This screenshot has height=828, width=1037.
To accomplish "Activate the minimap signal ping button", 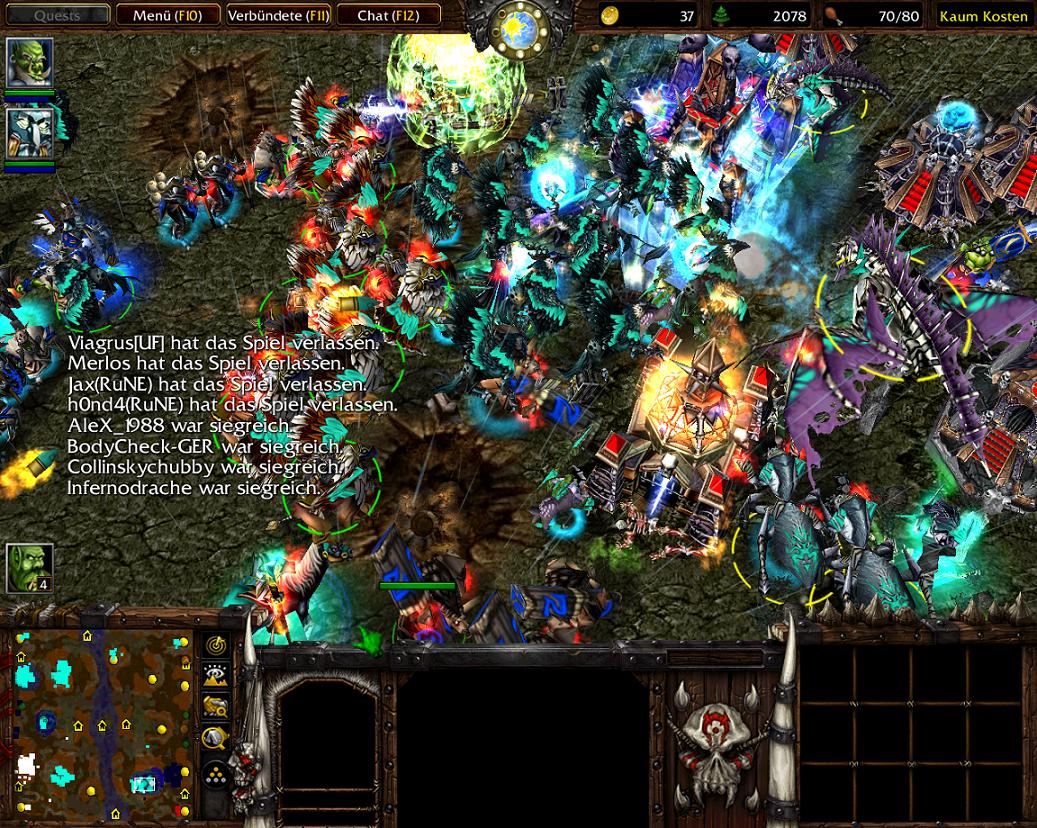I will pos(216,646).
